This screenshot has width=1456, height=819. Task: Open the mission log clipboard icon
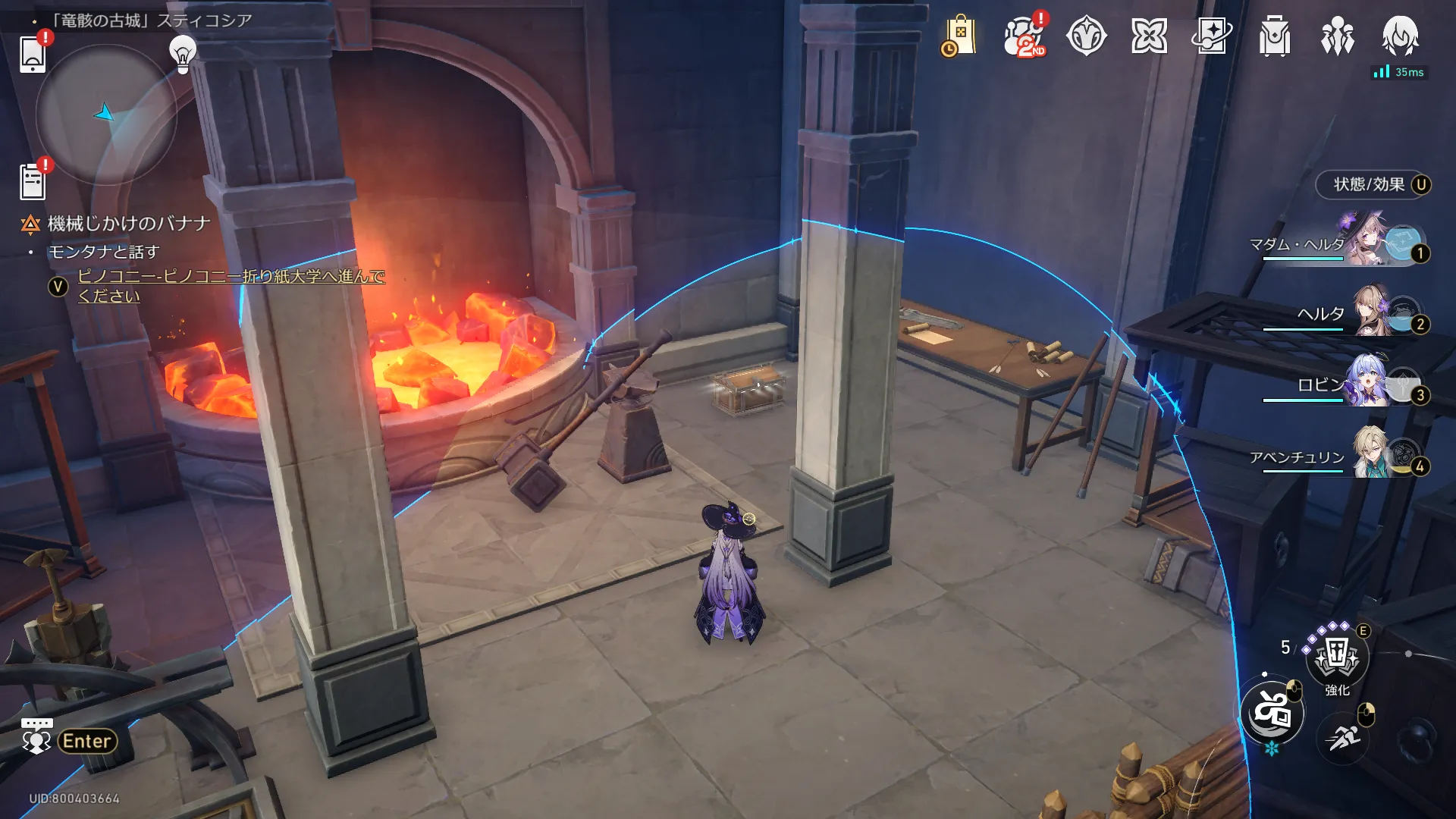tap(33, 182)
